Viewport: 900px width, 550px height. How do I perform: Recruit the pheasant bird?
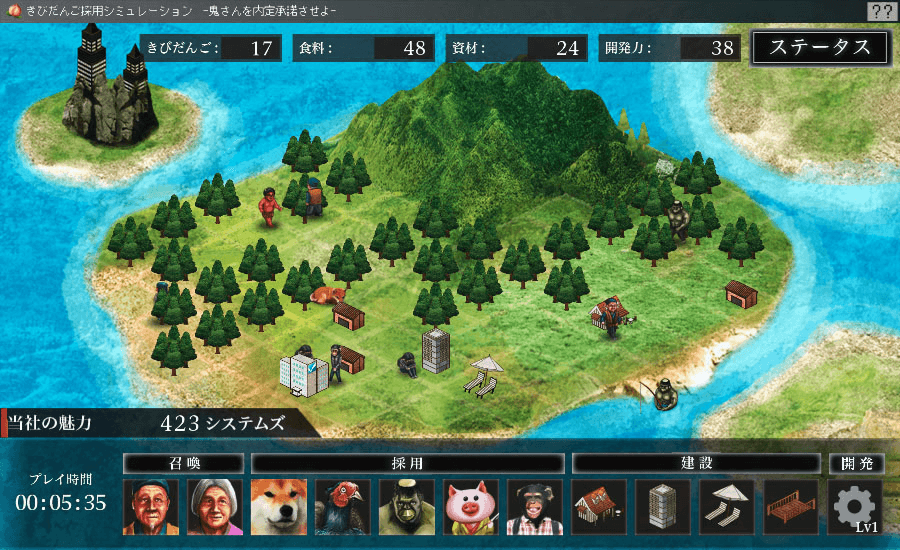pyautogui.click(x=343, y=507)
